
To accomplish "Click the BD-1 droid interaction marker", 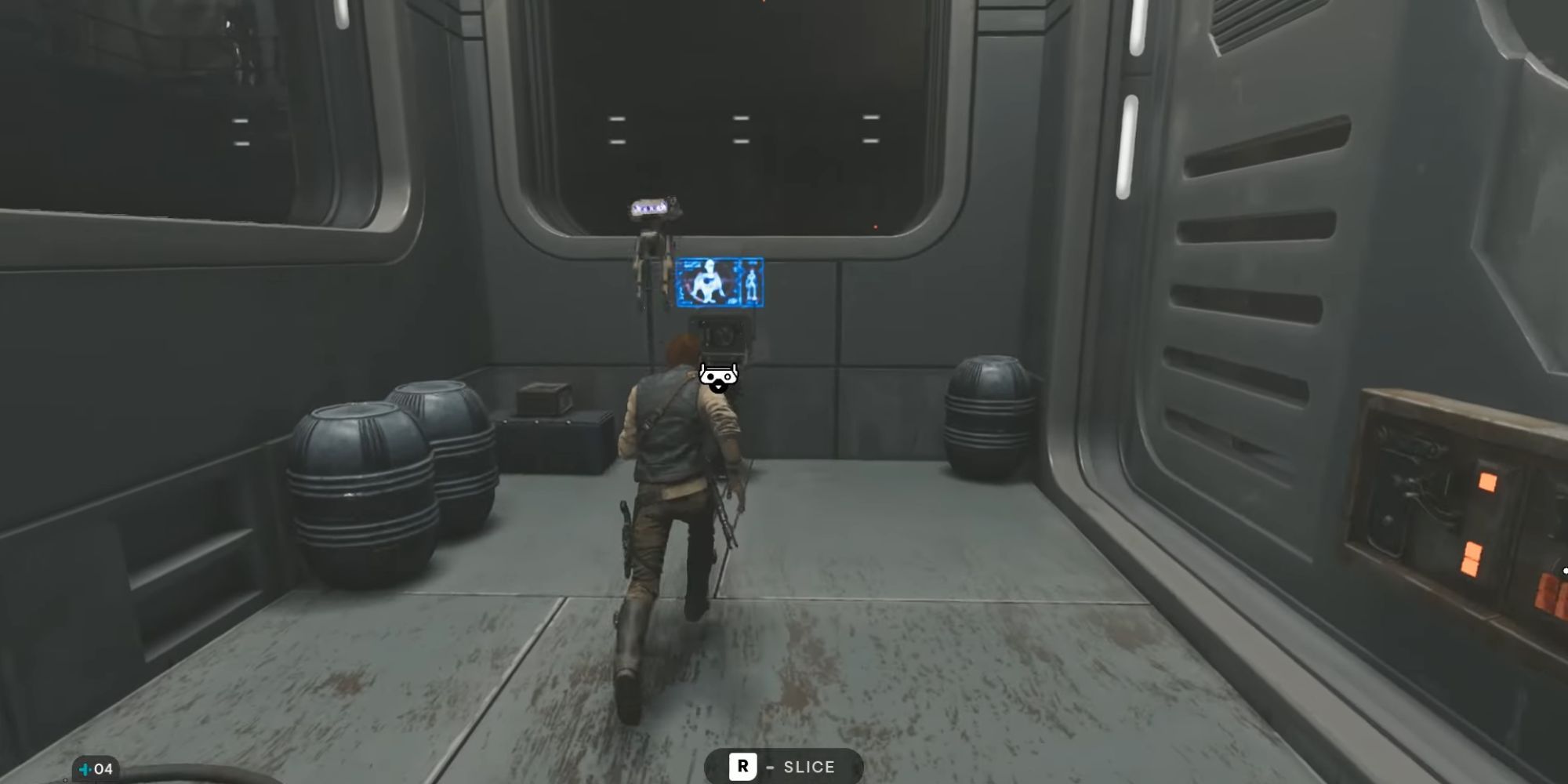I will tap(718, 377).
